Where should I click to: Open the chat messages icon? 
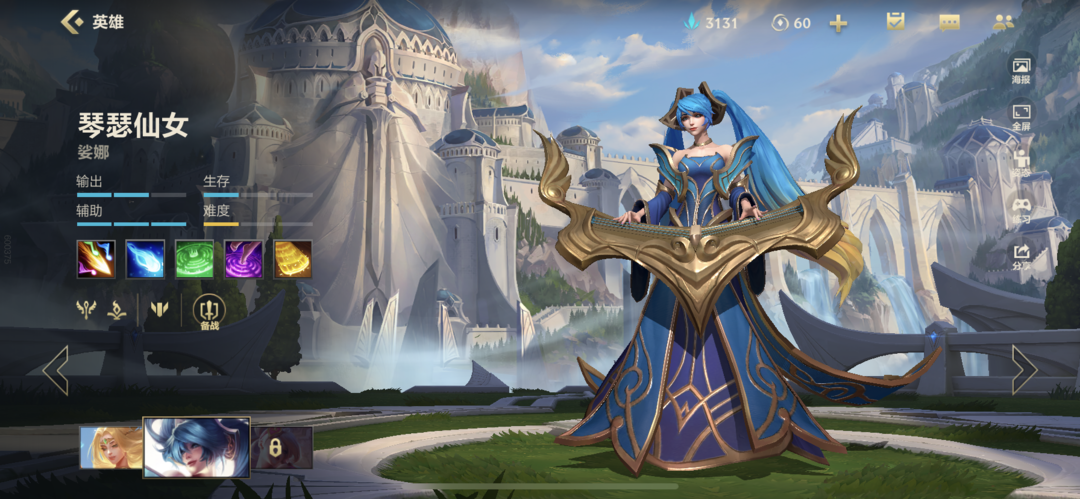[x=949, y=22]
